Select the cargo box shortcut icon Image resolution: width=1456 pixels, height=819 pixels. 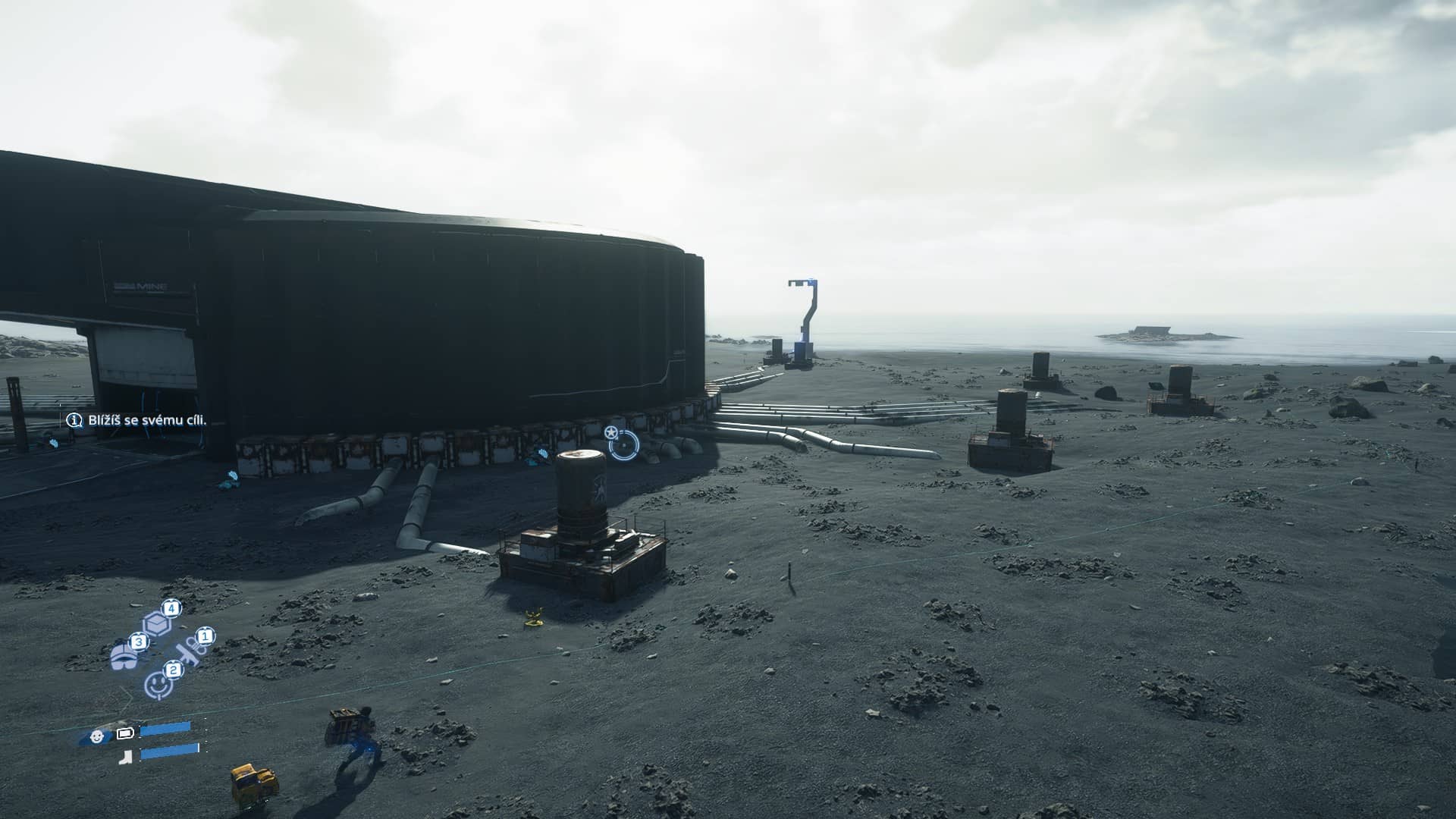155,623
